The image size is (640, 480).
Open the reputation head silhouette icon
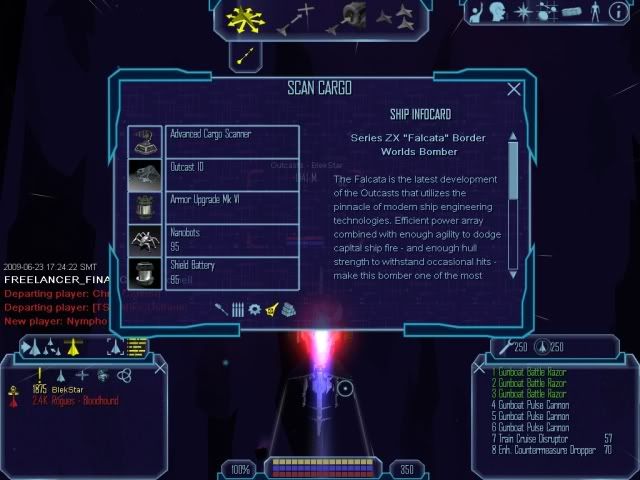coord(498,12)
